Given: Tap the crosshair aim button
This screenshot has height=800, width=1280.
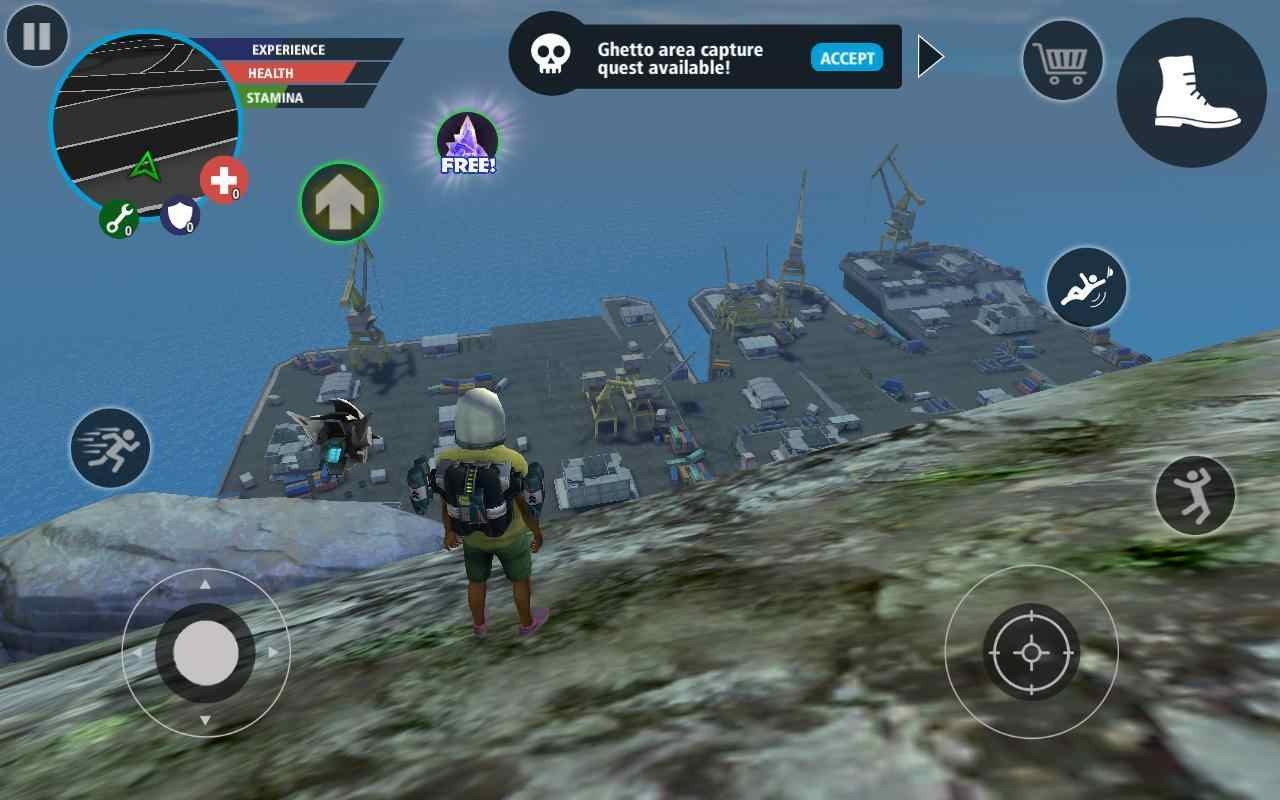Looking at the screenshot, I should pos(1031,652).
